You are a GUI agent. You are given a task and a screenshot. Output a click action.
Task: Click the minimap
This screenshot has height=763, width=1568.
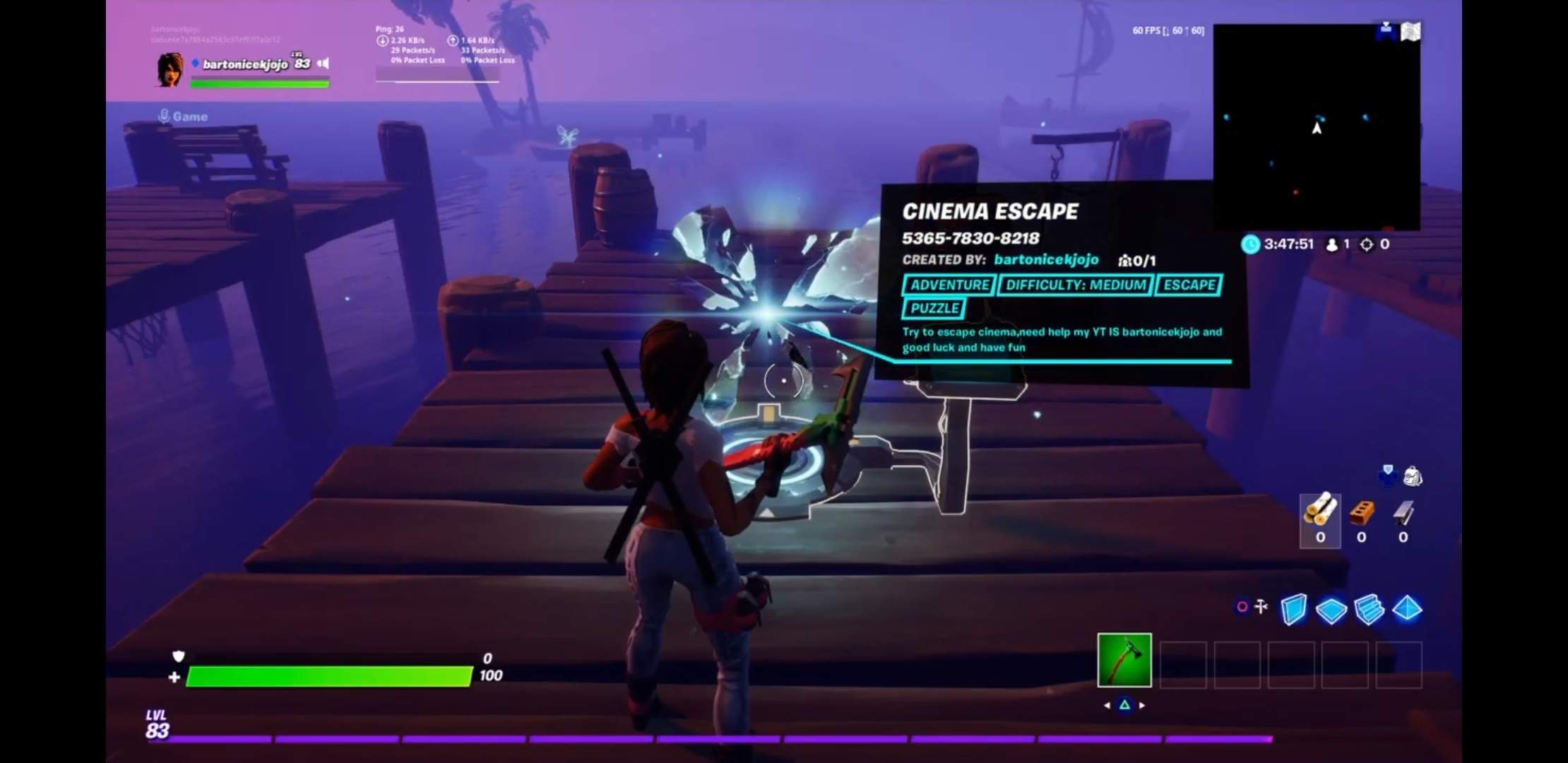click(x=1317, y=127)
